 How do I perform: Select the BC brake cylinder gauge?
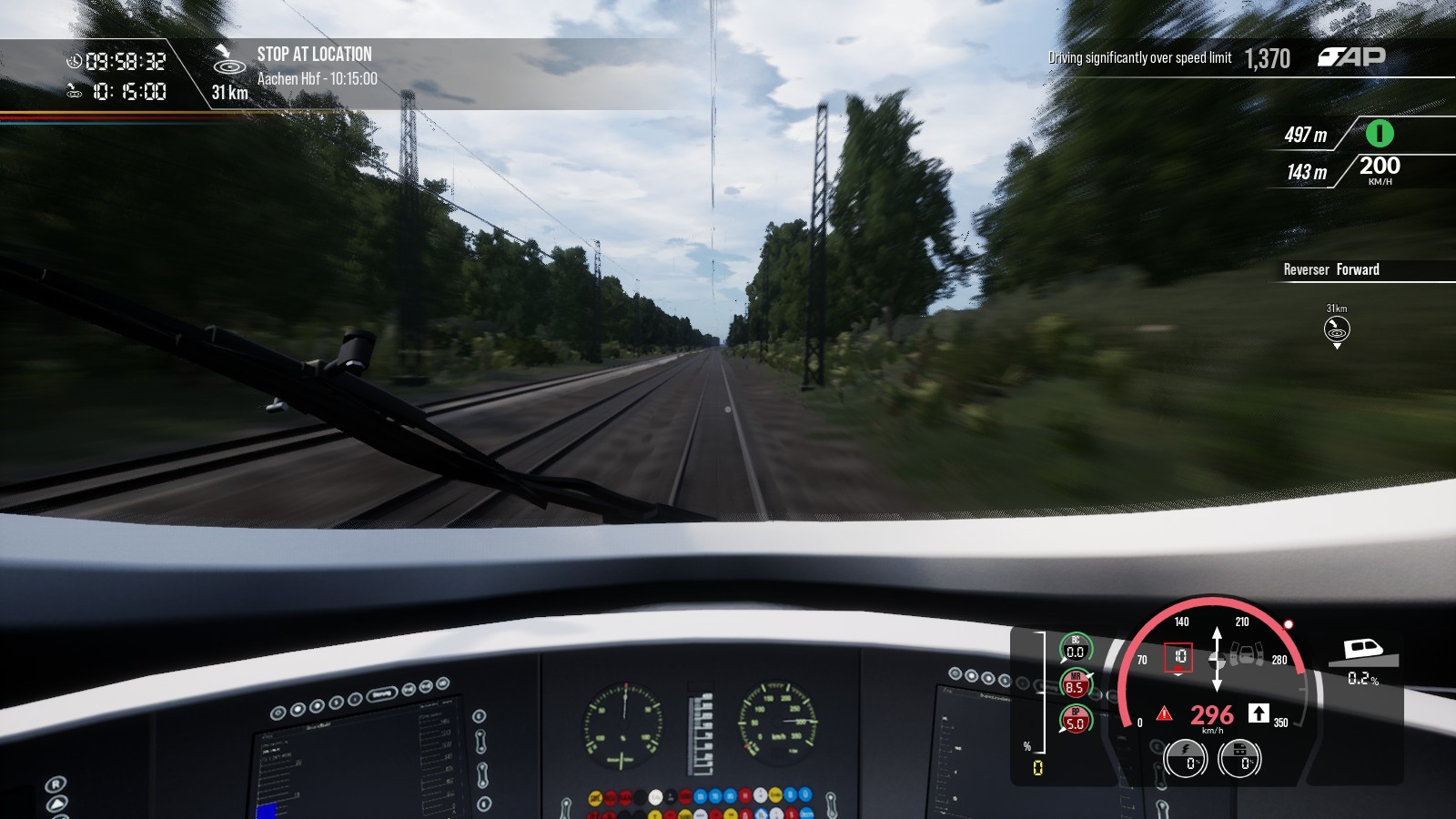(1076, 648)
